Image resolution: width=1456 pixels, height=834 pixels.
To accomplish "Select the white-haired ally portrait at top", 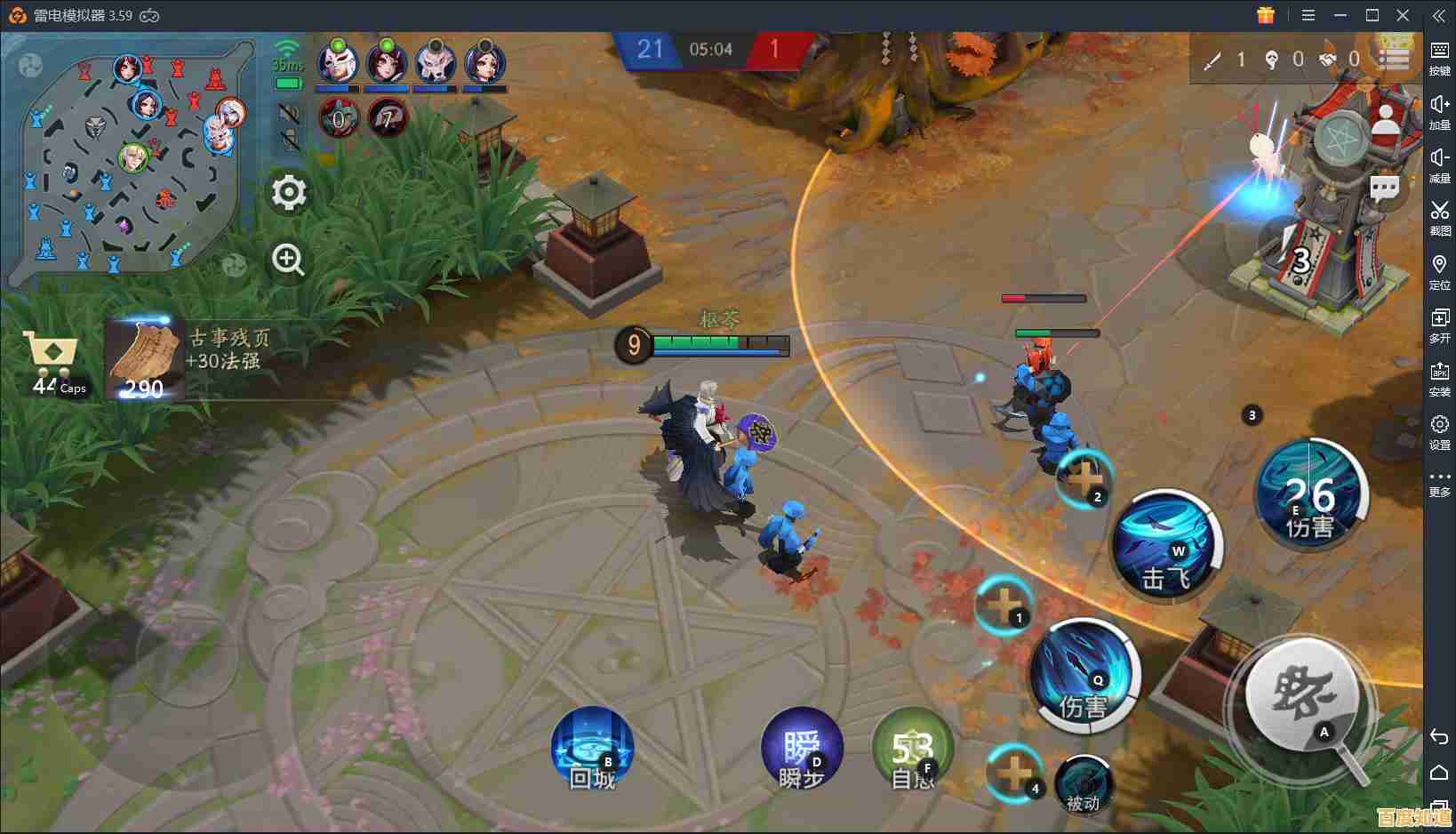I will [339, 62].
